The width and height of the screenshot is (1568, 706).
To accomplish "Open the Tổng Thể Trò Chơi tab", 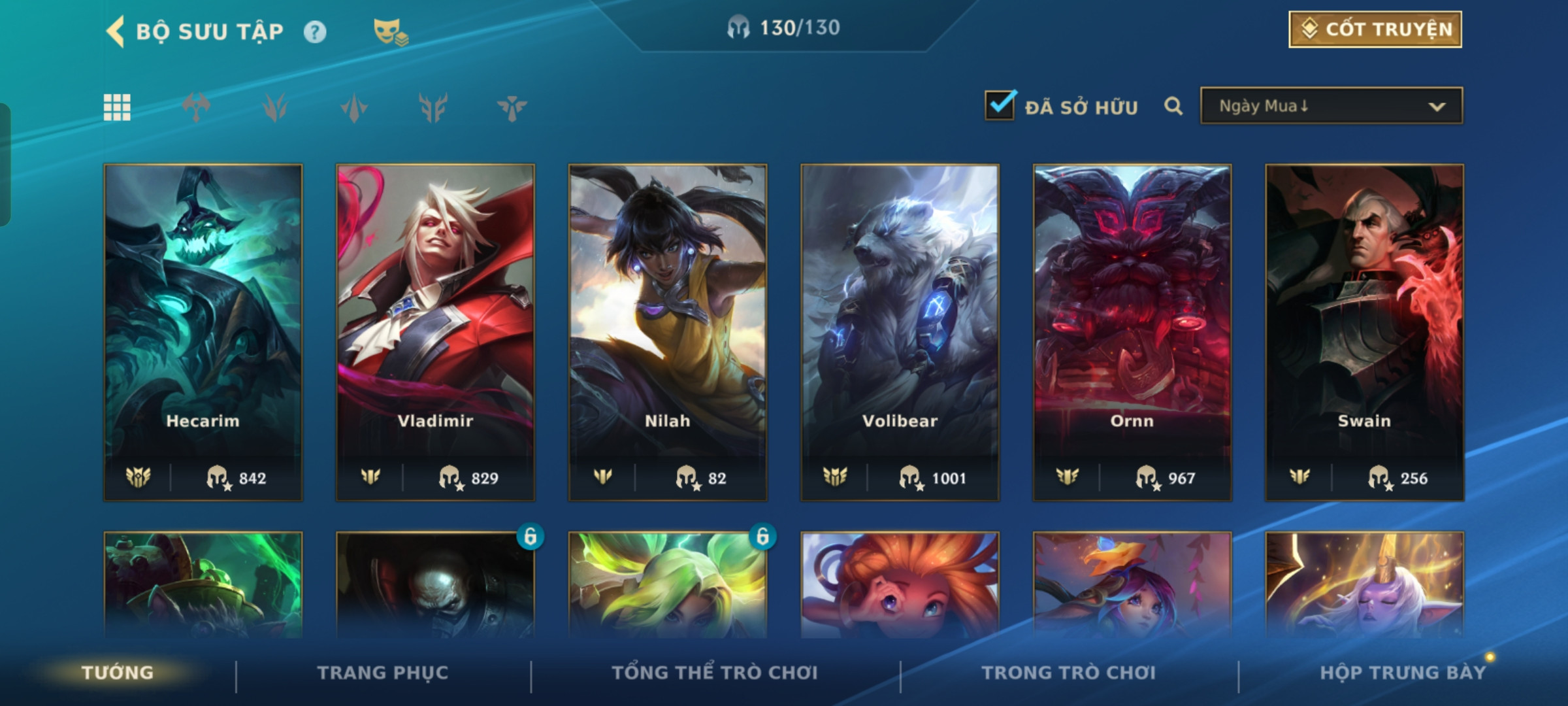I will click(715, 673).
